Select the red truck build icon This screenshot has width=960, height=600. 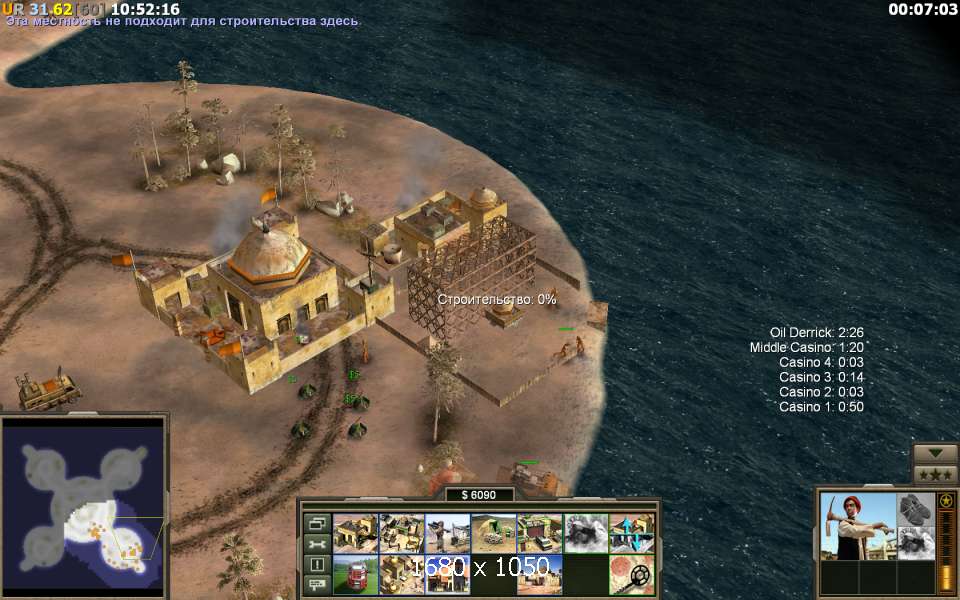point(355,575)
